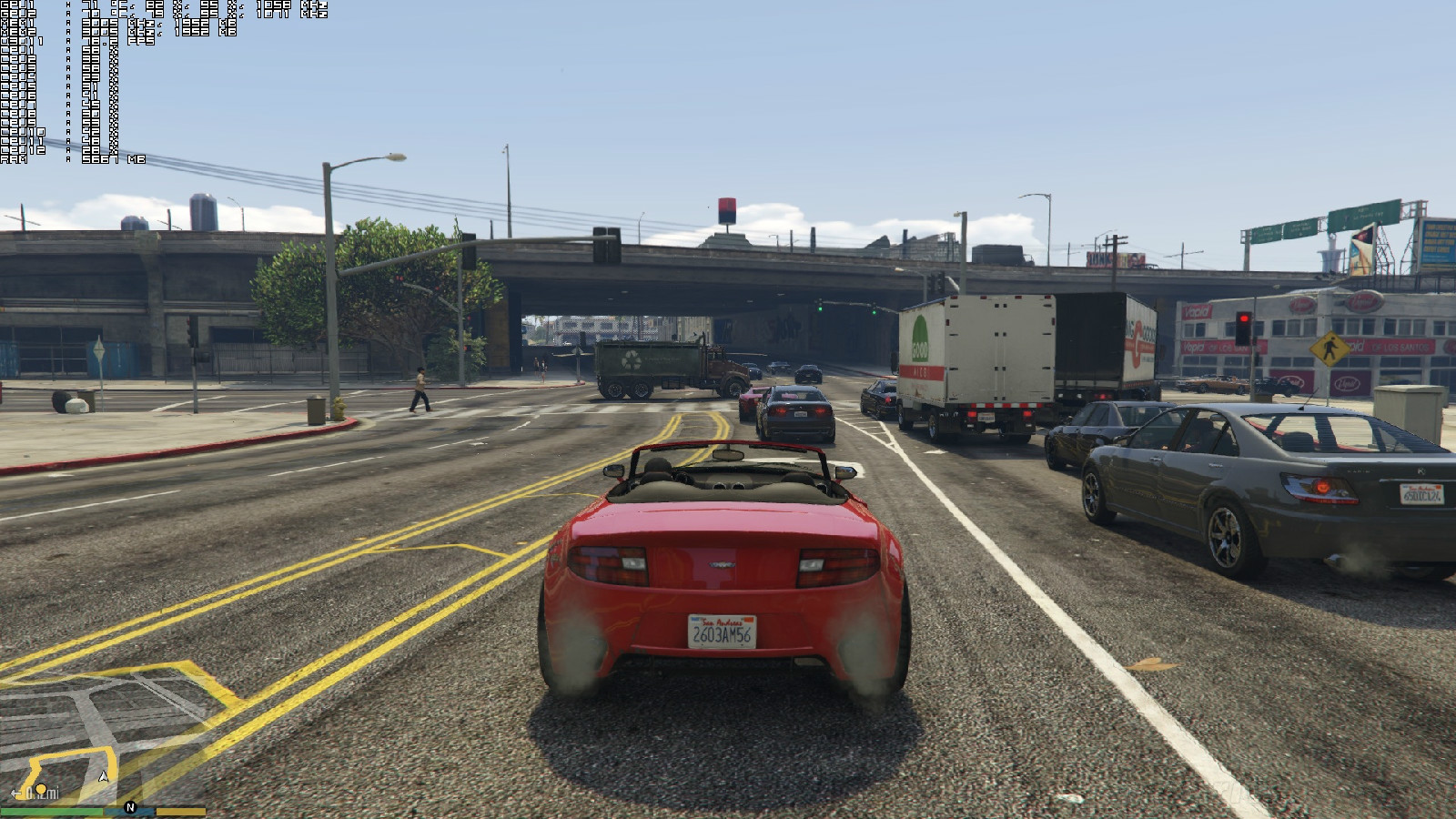This screenshot has width=1456, height=819.
Task: Click the yellow waypoint dot on the minimap
Action: (41, 790)
